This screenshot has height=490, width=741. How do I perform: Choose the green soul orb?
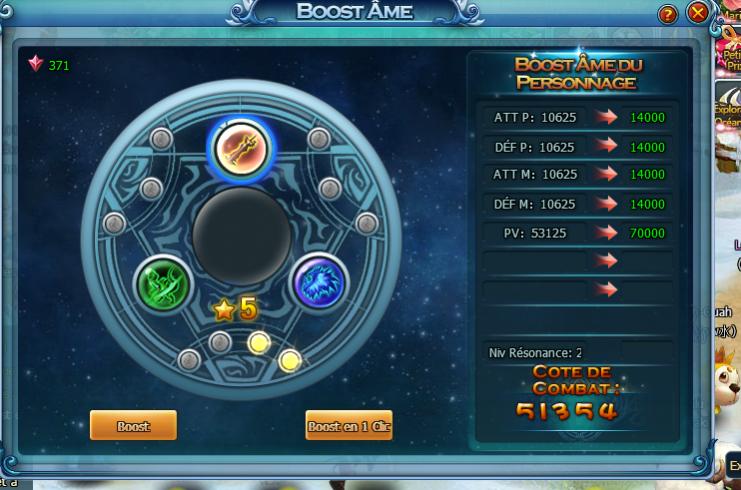pos(163,283)
